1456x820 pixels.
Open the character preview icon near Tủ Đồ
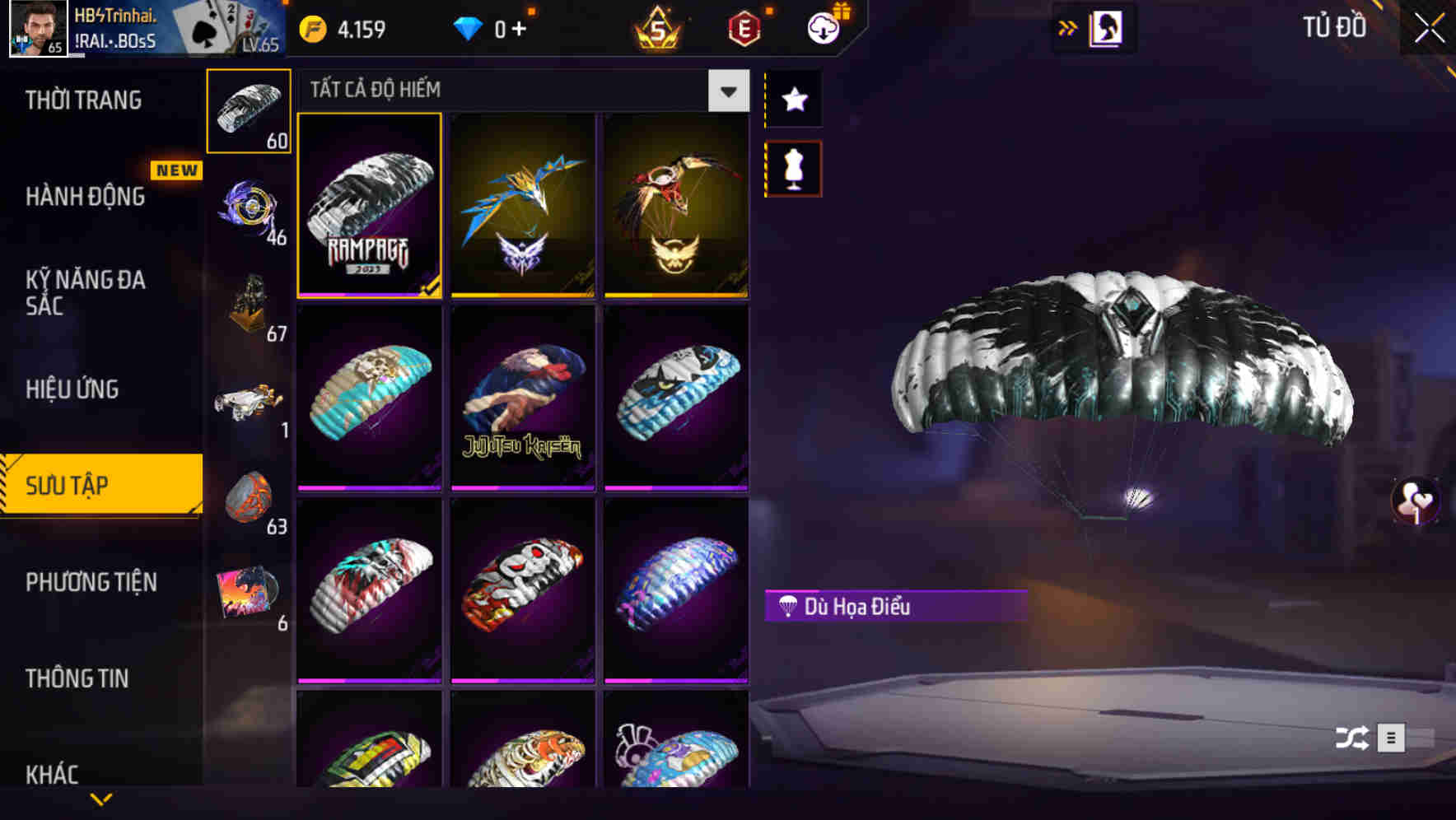click(x=1106, y=27)
